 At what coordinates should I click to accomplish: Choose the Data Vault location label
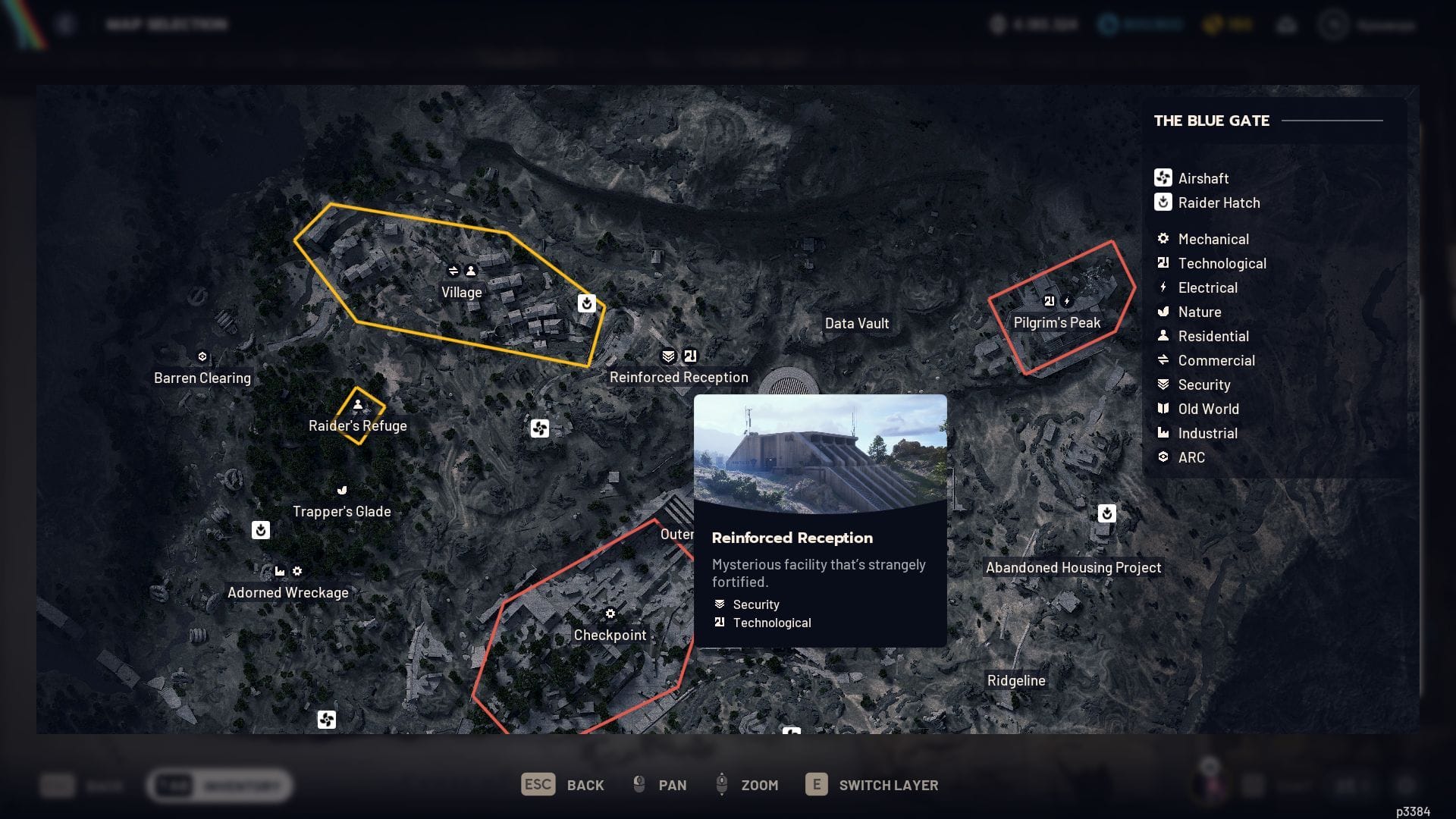click(857, 324)
